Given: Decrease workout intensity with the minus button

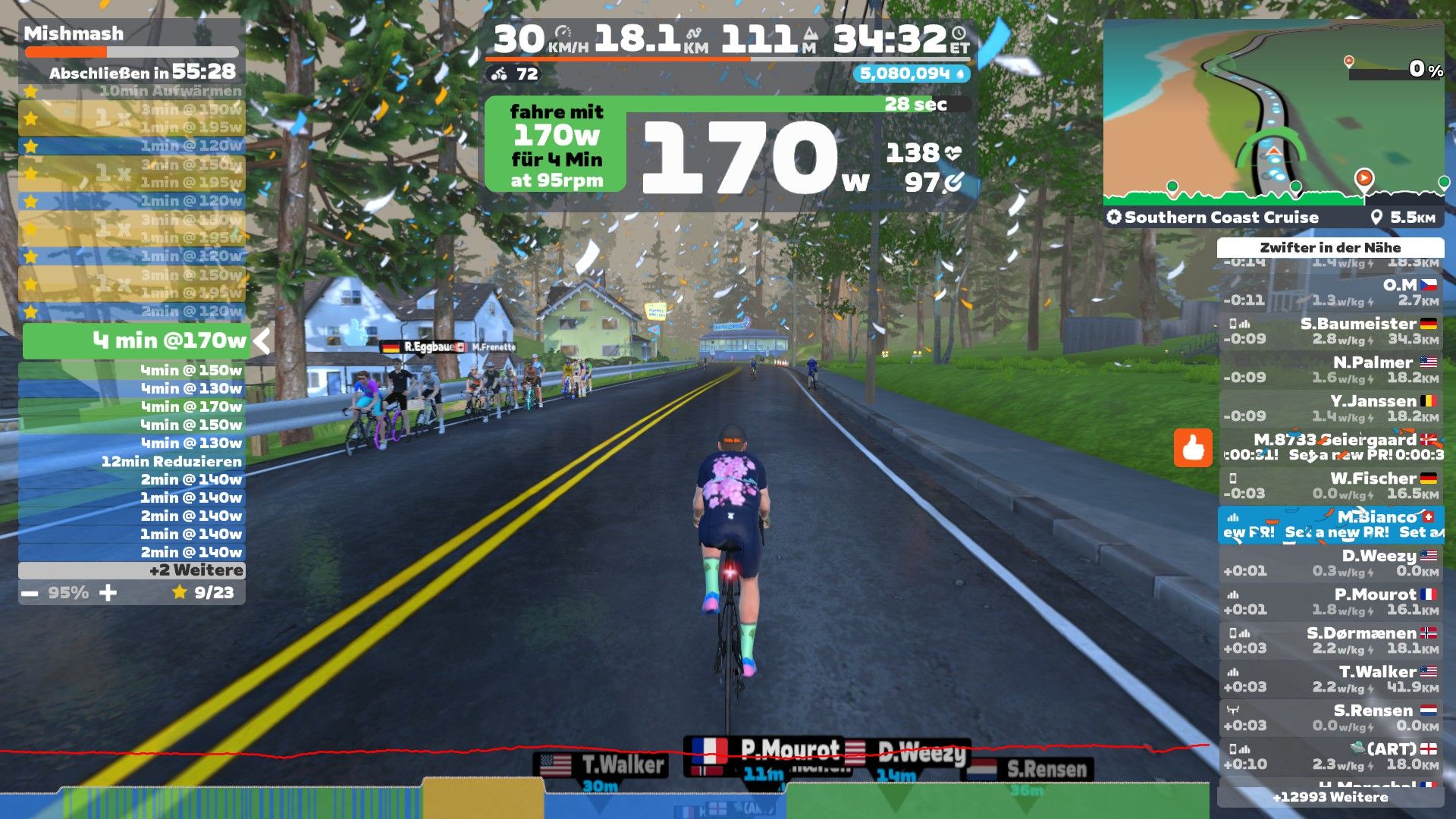Looking at the screenshot, I should 30,593.
